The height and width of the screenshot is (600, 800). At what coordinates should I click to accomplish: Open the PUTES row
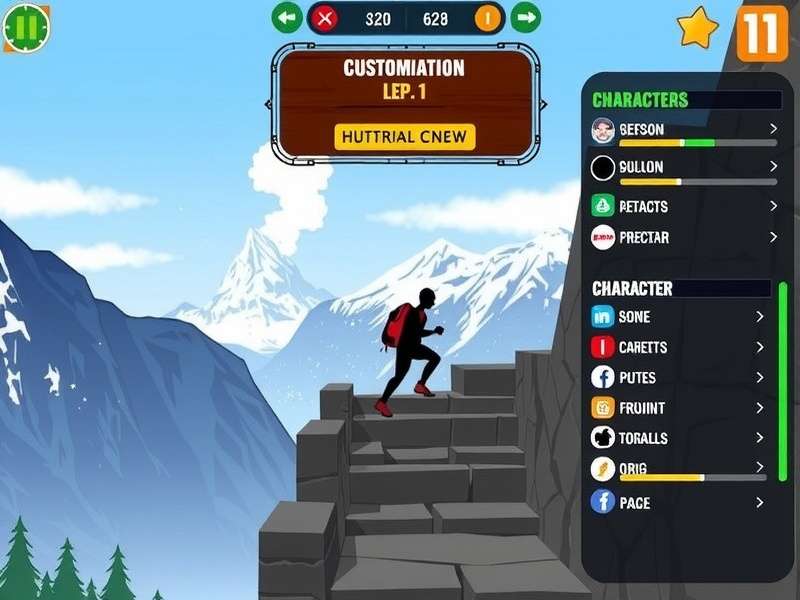[678, 377]
